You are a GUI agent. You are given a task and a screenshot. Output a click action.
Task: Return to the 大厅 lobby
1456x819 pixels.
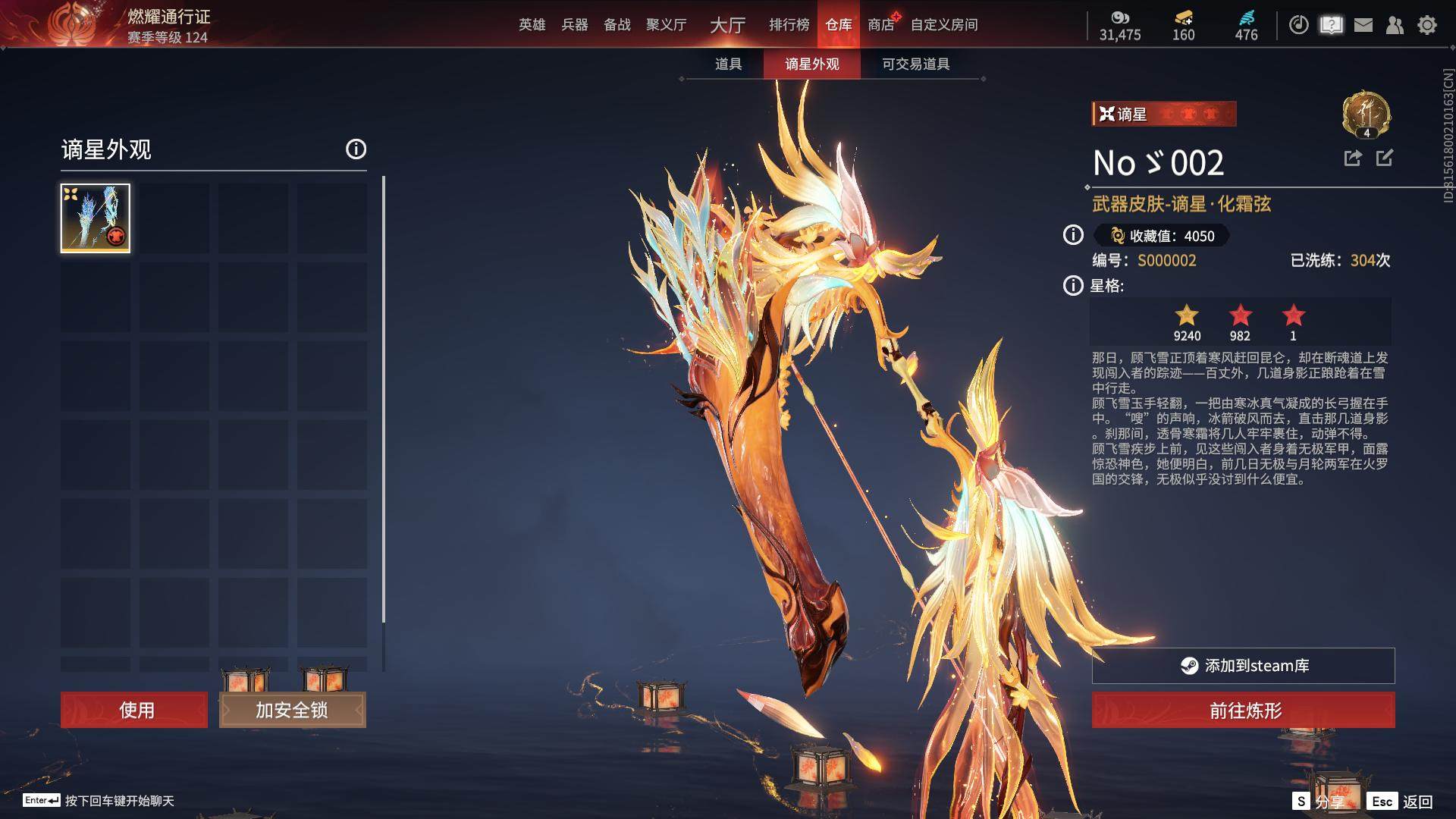coord(727,25)
